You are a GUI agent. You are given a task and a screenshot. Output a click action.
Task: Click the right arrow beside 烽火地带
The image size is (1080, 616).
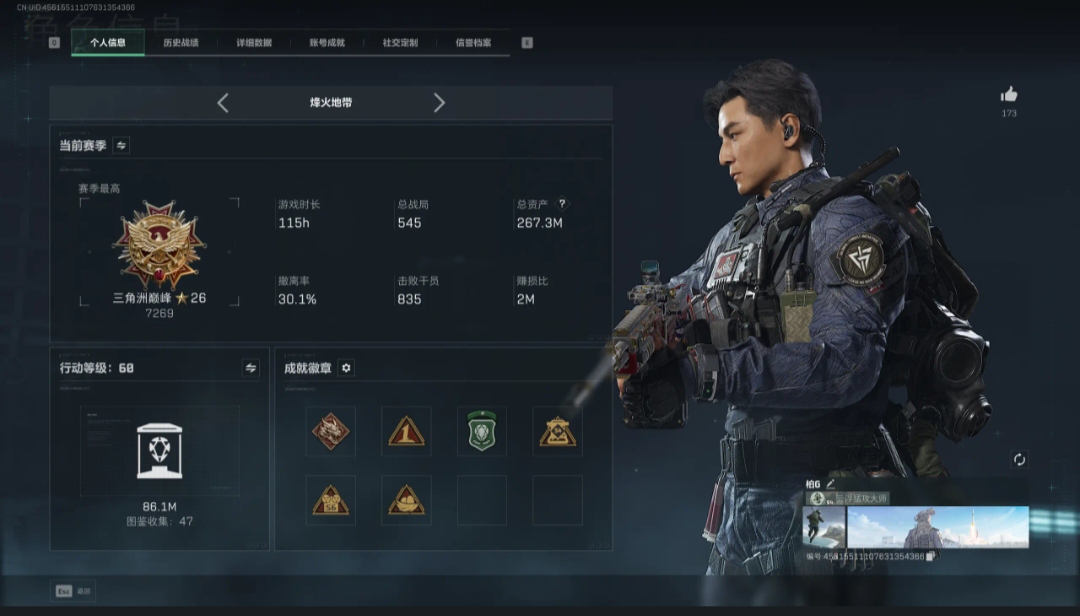pyautogui.click(x=439, y=103)
